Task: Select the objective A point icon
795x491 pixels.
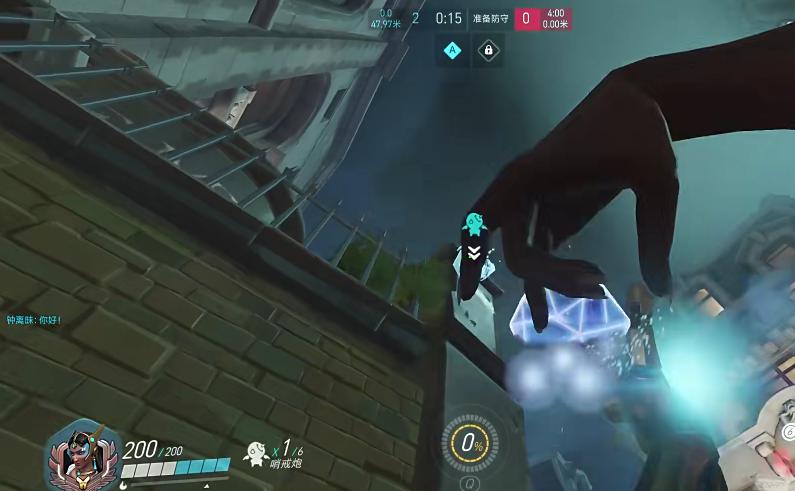Action: (x=452, y=50)
